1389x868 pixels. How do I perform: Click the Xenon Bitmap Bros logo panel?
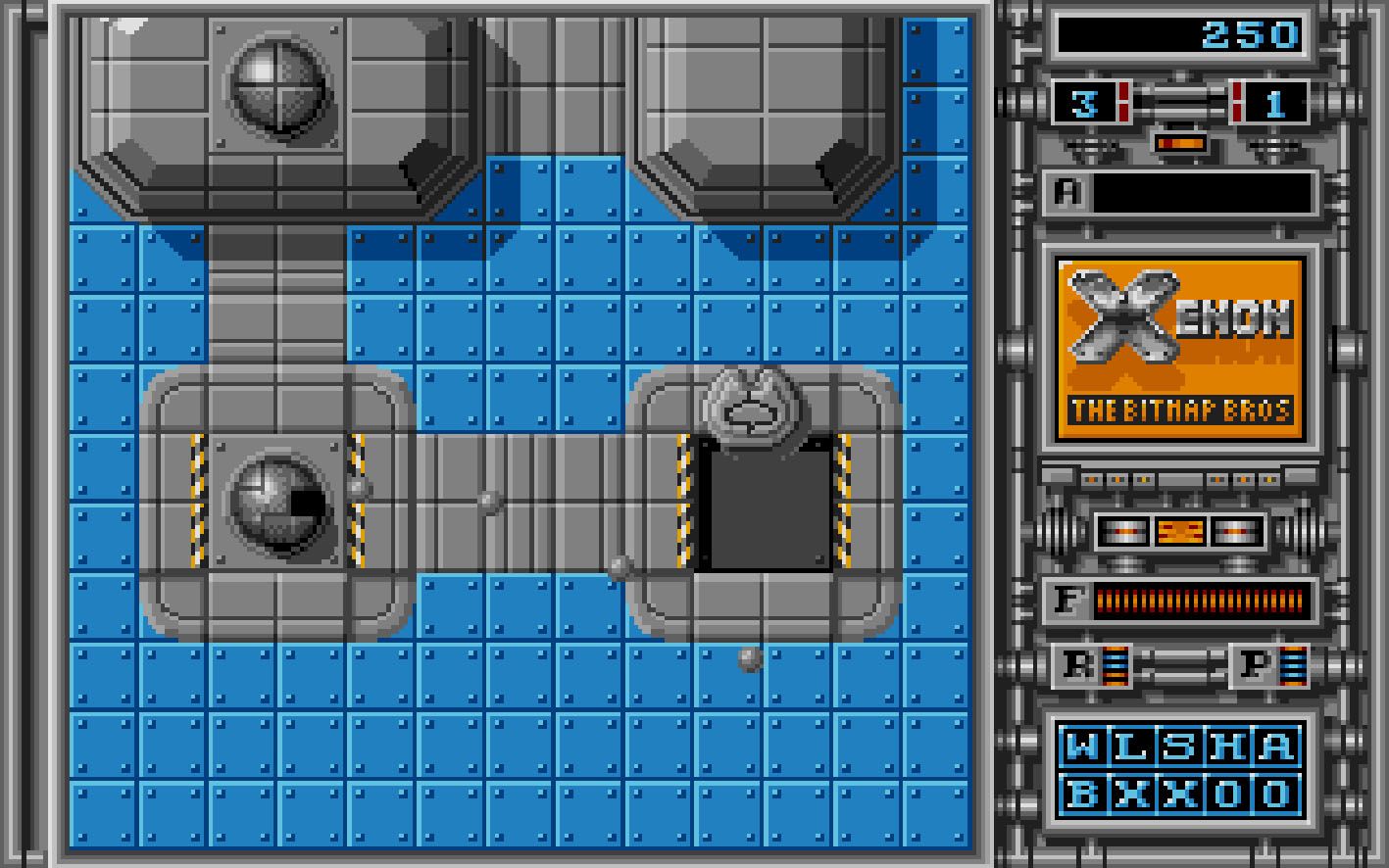point(1181,347)
